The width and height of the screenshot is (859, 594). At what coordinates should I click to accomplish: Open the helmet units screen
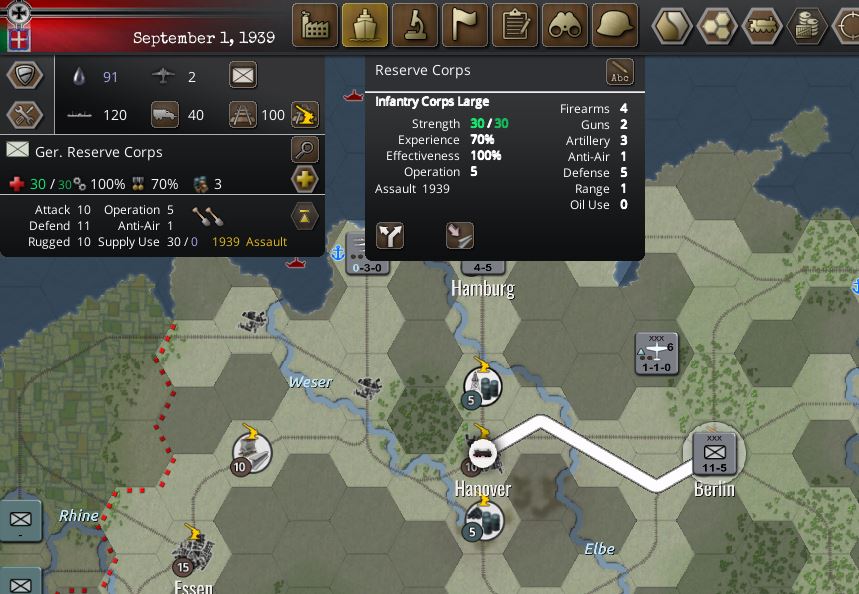tap(615, 24)
